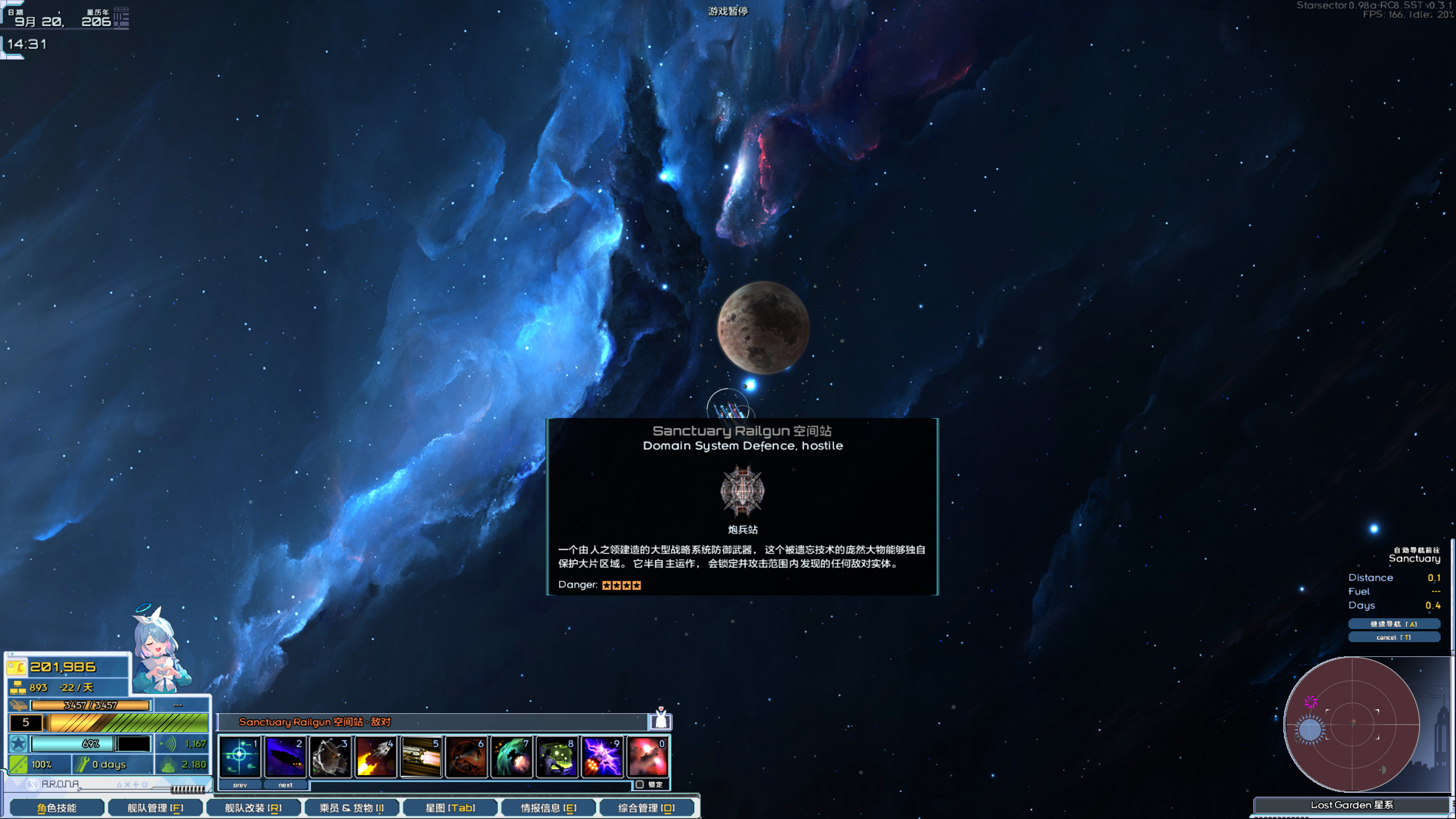Activate the purple lightning ability in slot 9
The height and width of the screenshot is (819, 1456).
[x=602, y=756]
